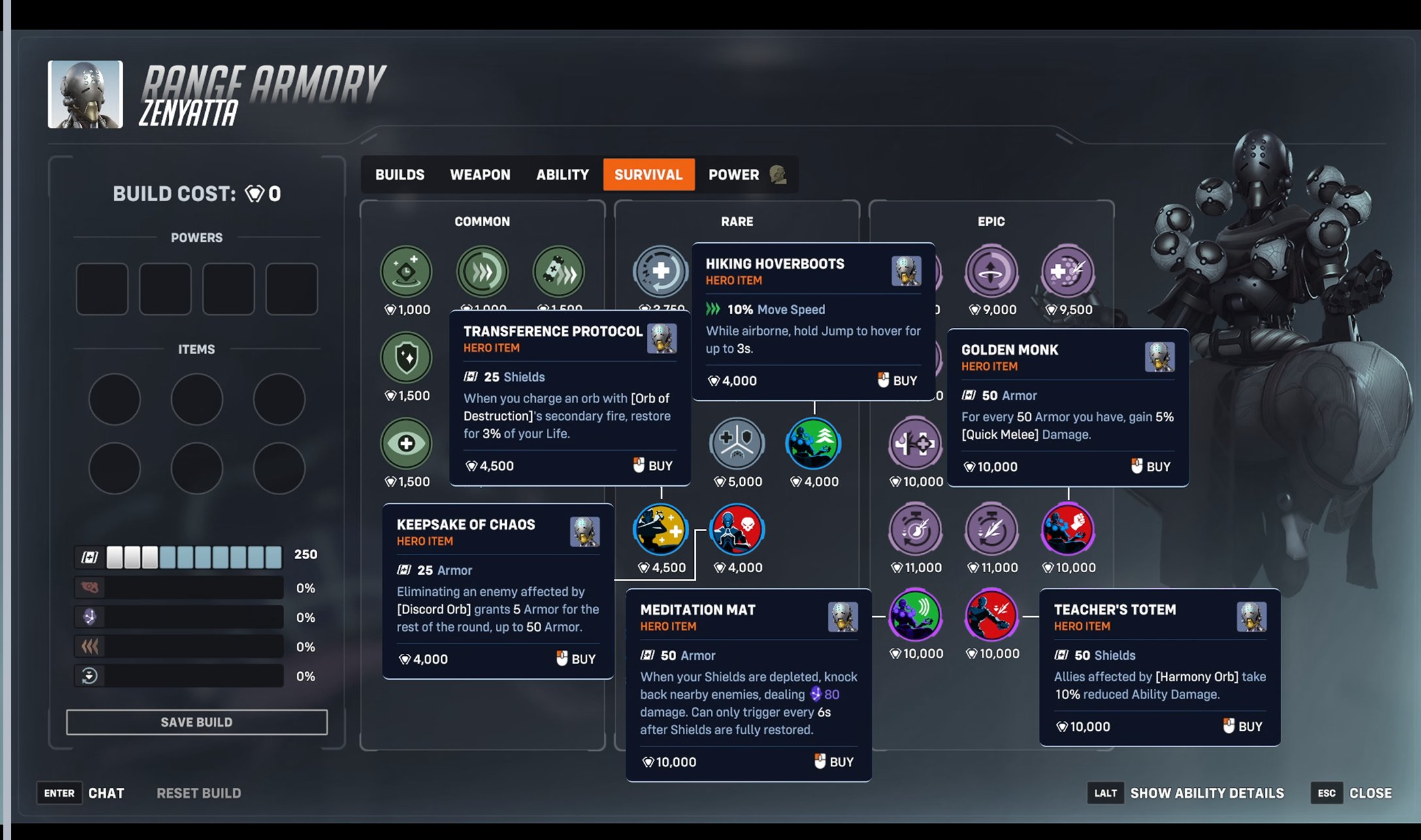This screenshot has height=840, width=1421.
Task: Buy Keepsake of Chaos for 4,000
Action: tap(576, 659)
